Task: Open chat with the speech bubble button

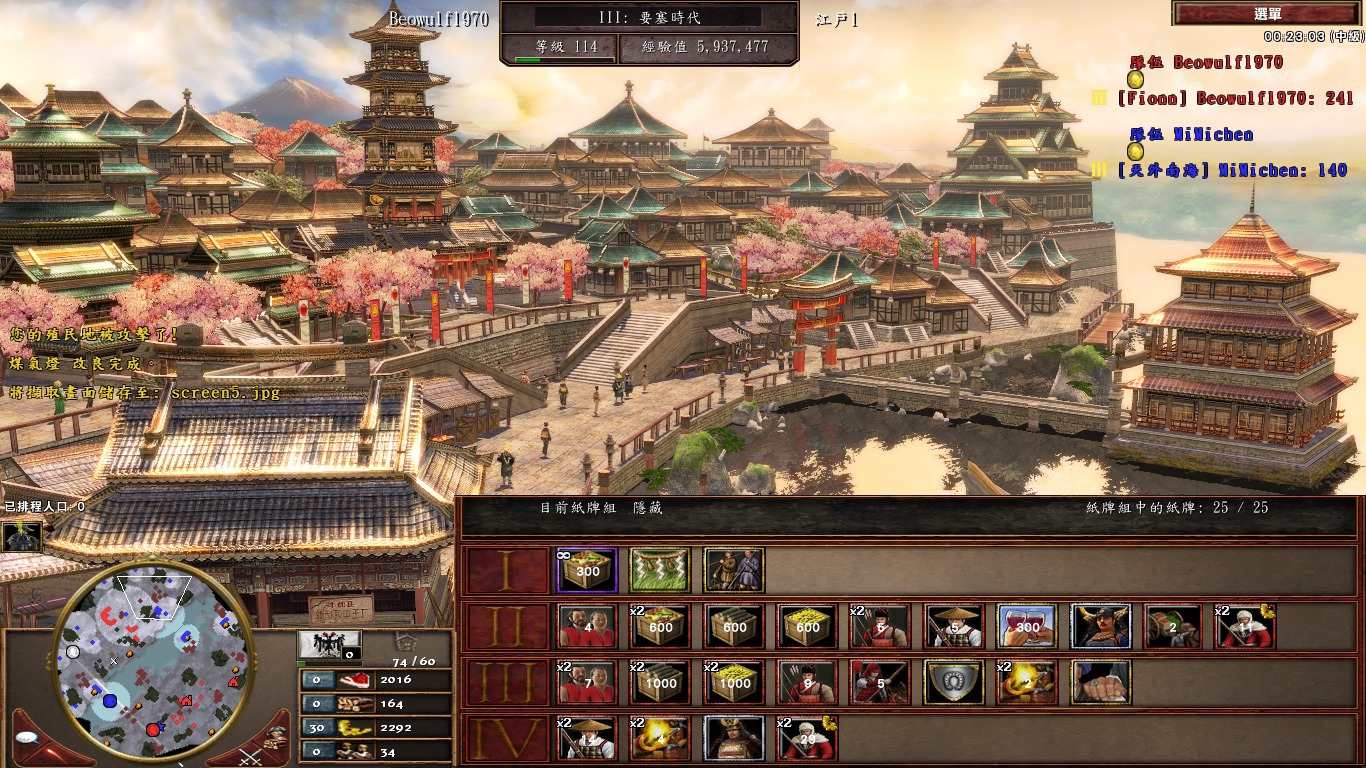Action: click(x=27, y=738)
